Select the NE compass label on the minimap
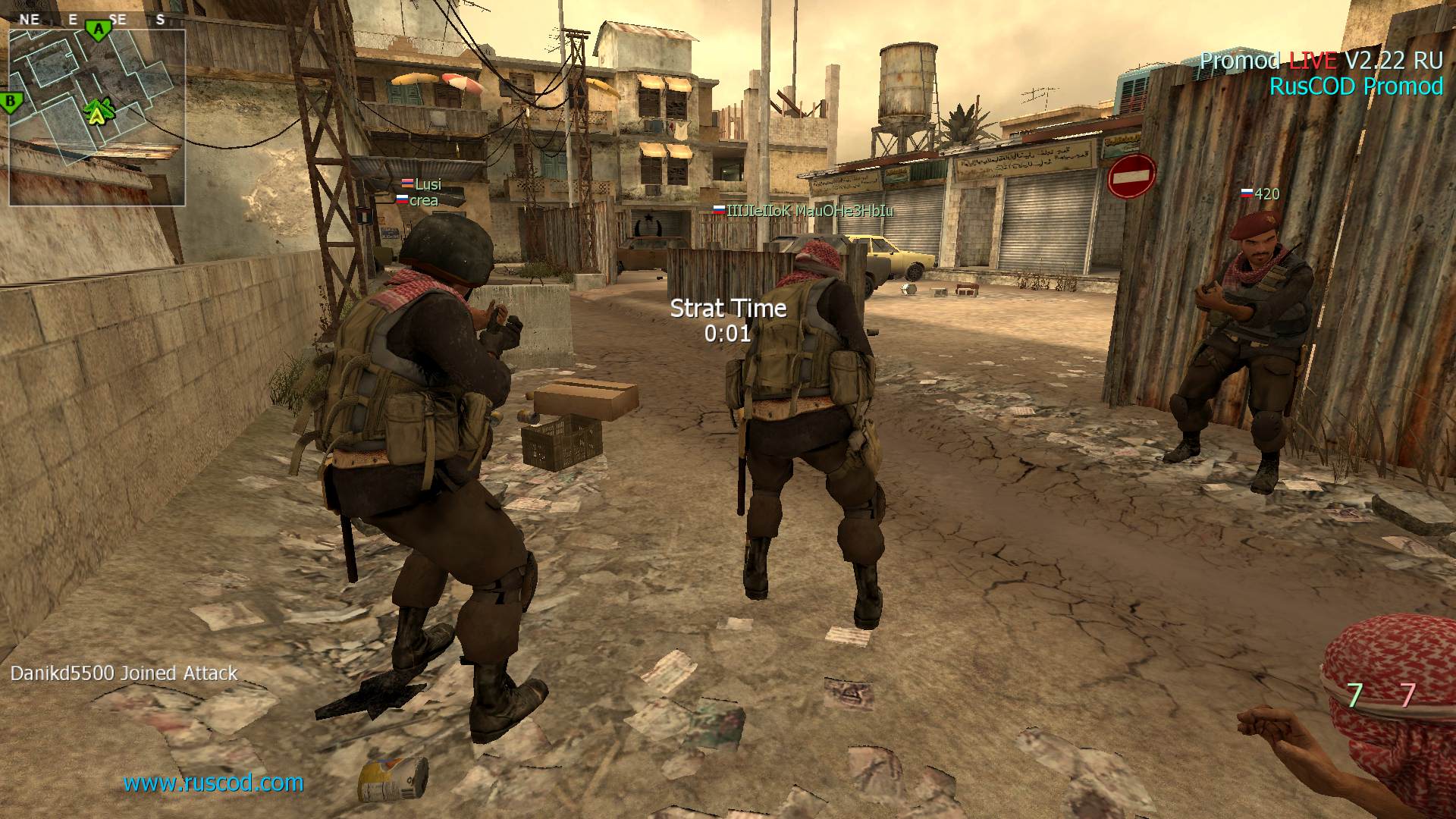The image size is (1456, 819). pyautogui.click(x=30, y=20)
